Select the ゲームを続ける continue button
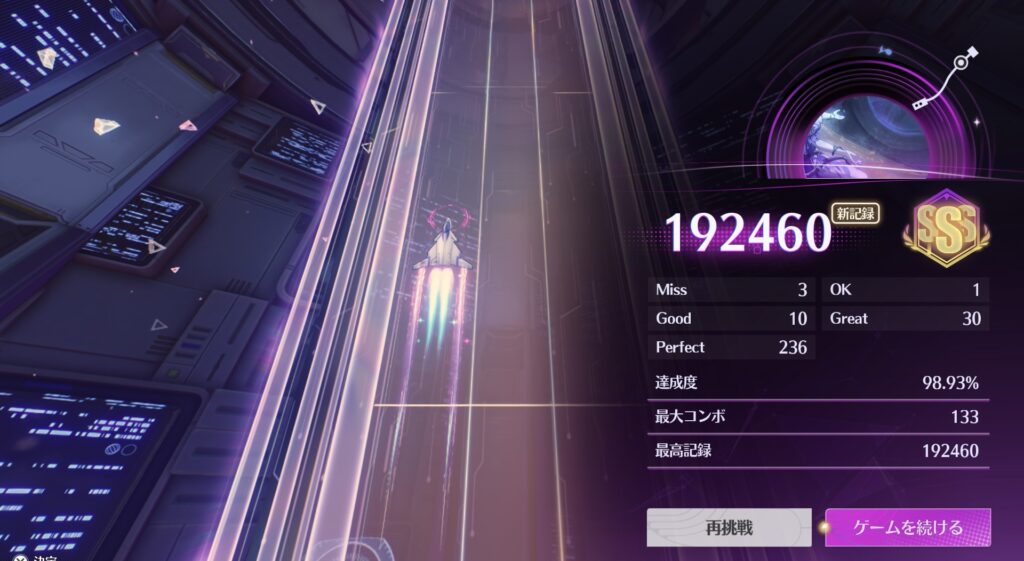 point(908,527)
